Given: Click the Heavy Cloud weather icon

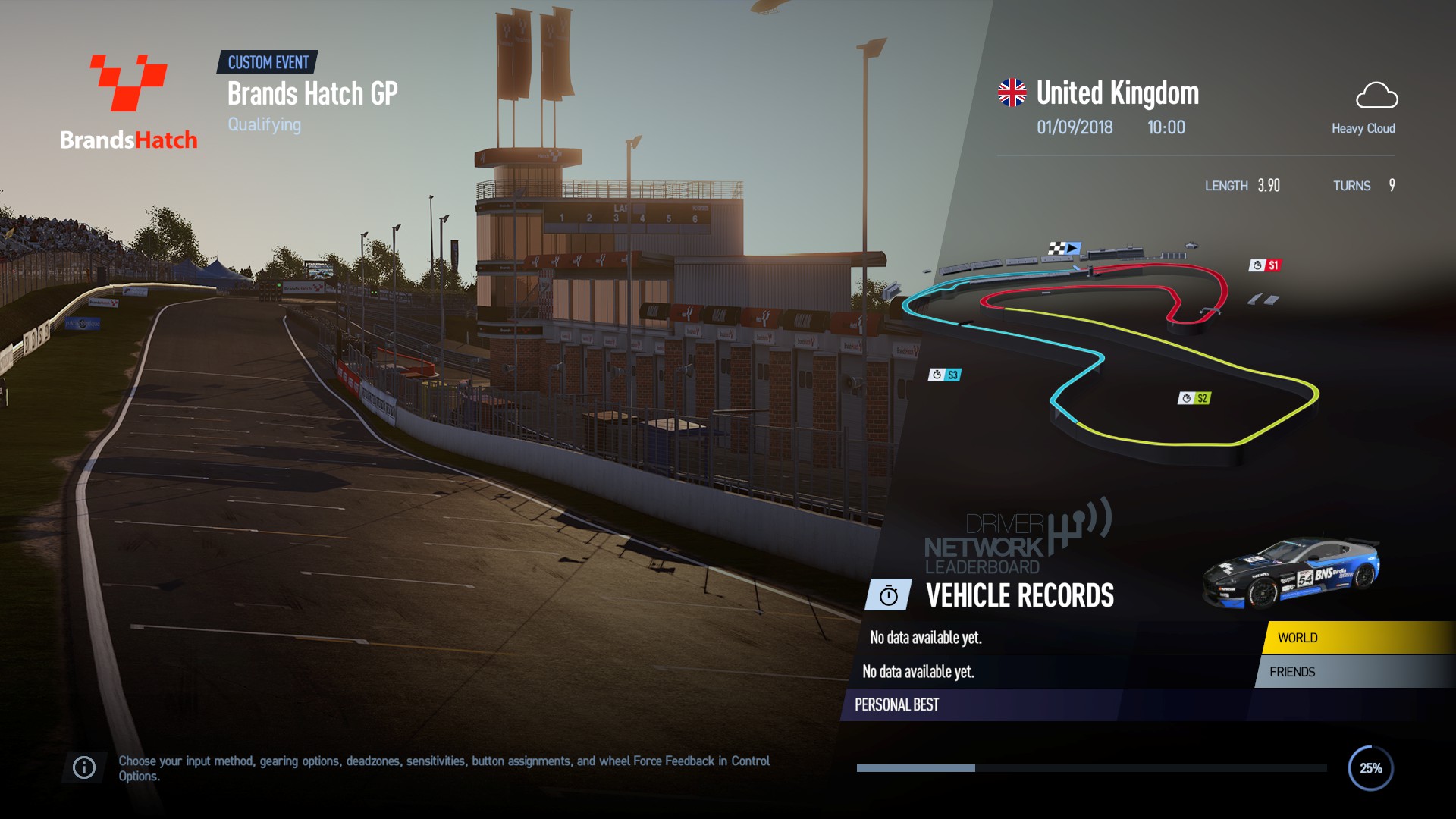Looking at the screenshot, I should coord(1378,97).
